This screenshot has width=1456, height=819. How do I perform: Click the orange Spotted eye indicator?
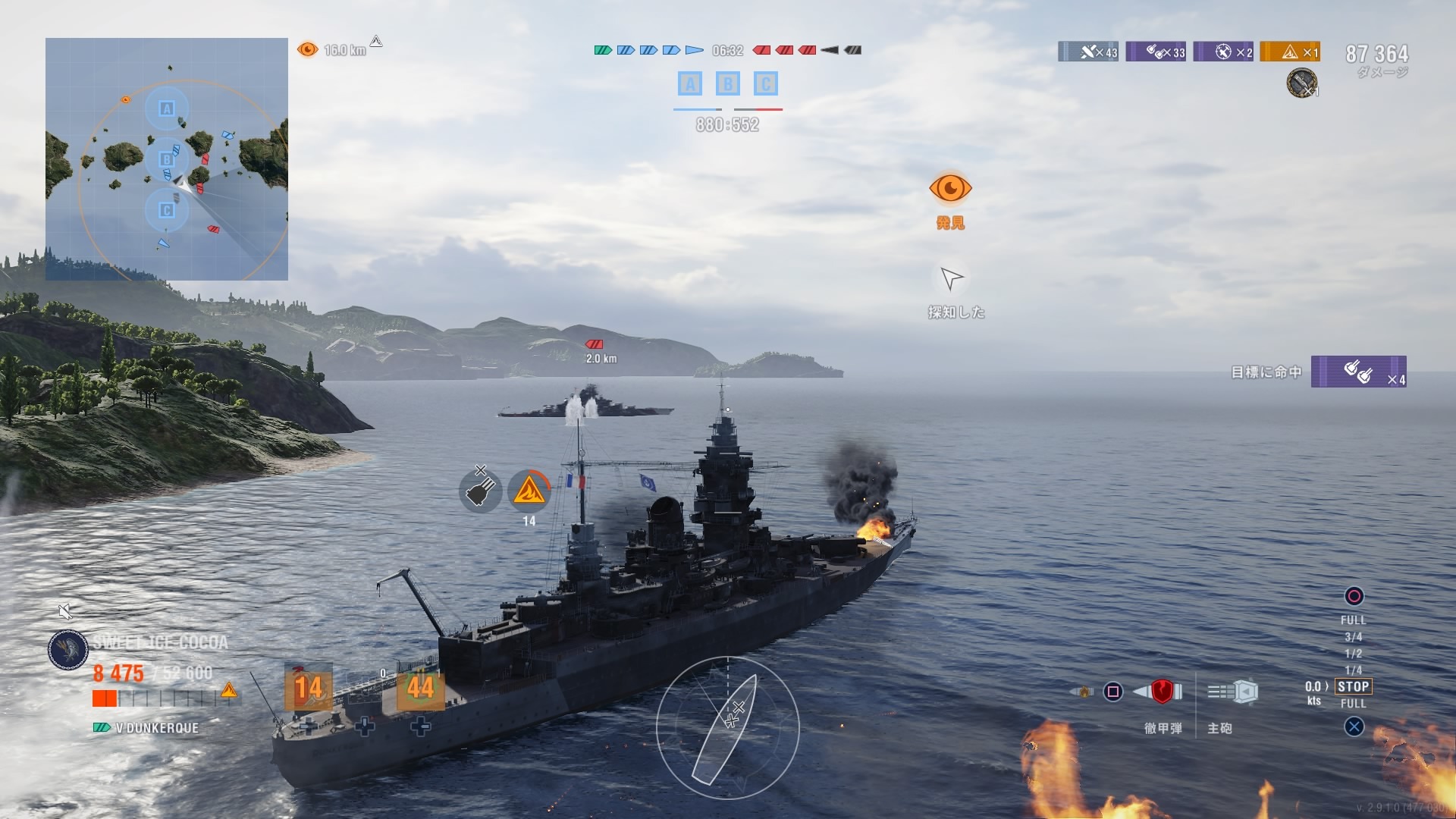(950, 188)
